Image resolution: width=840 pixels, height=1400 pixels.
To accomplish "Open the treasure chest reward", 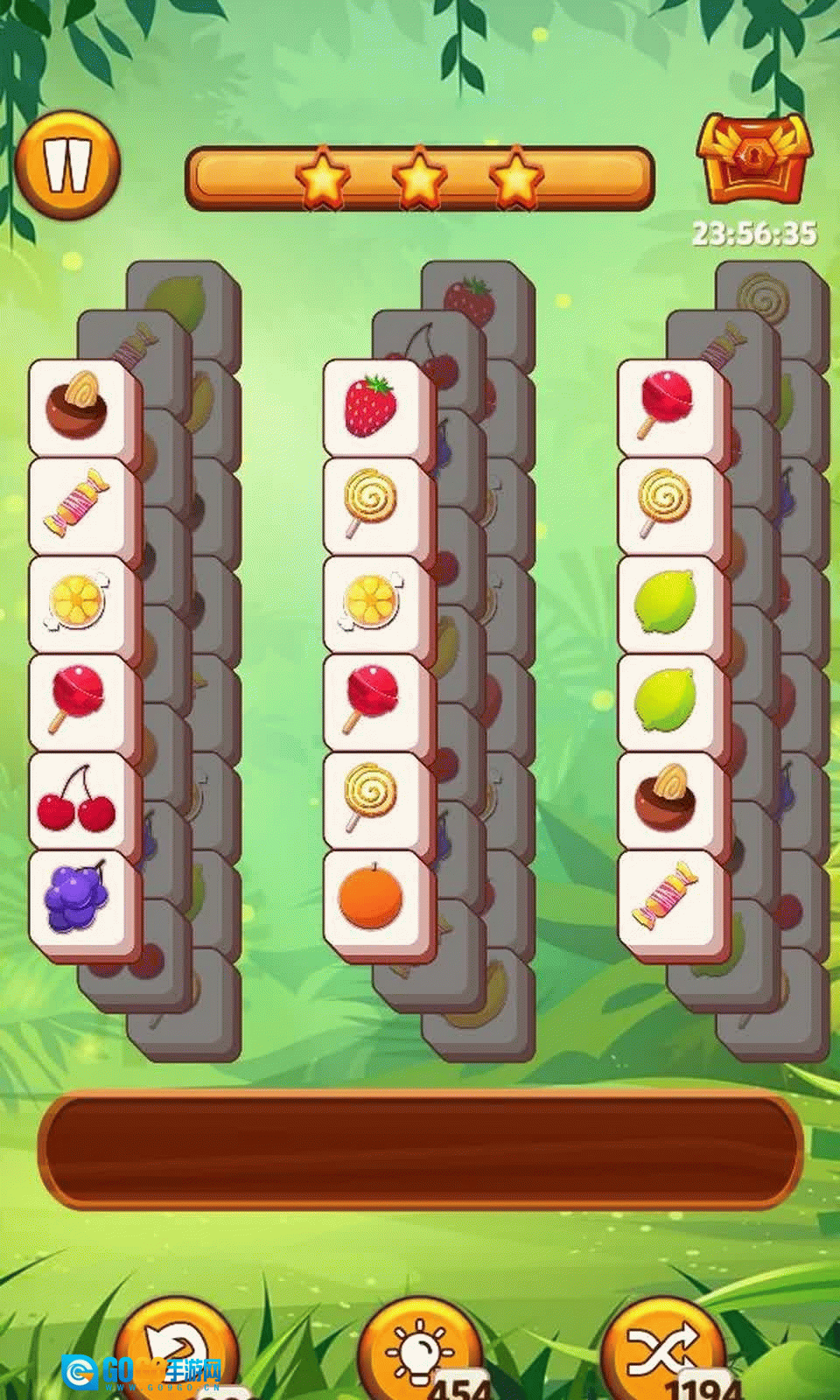I will click(x=753, y=159).
